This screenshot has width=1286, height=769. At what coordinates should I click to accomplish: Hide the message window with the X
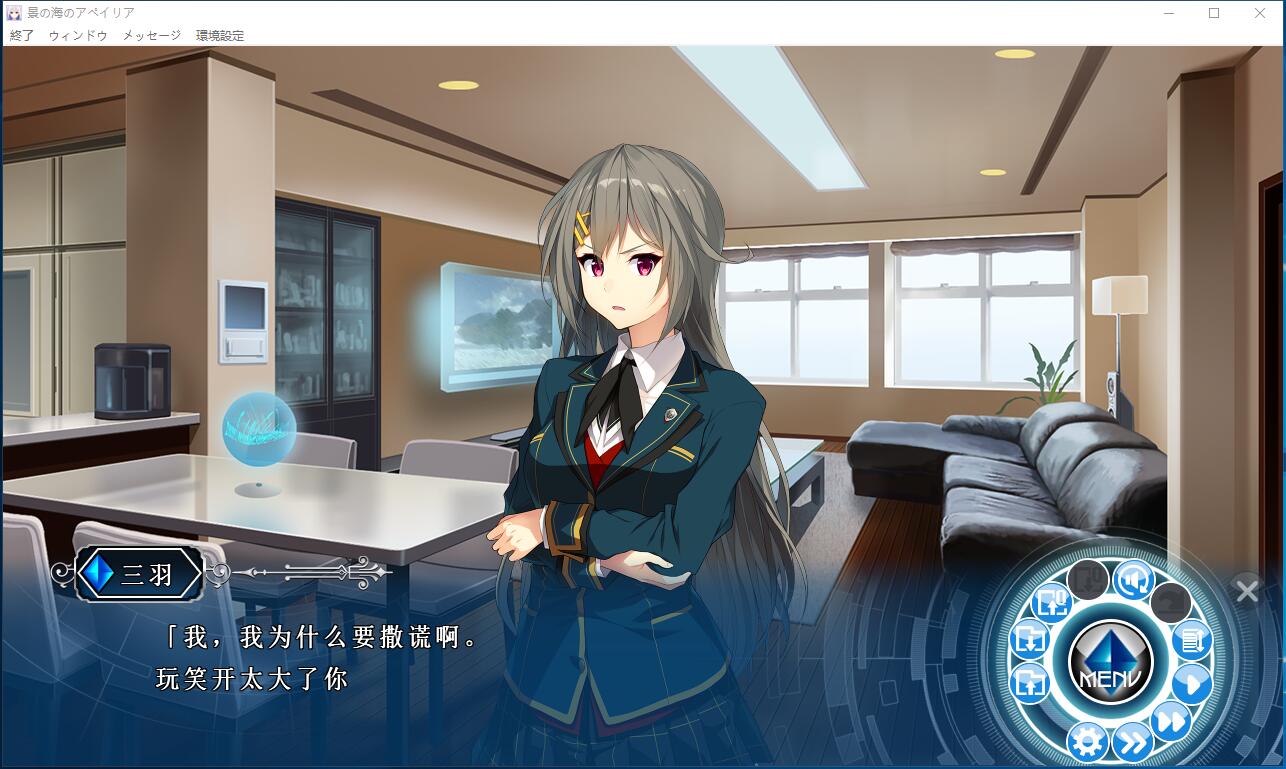pyautogui.click(x=1247, y=591)
